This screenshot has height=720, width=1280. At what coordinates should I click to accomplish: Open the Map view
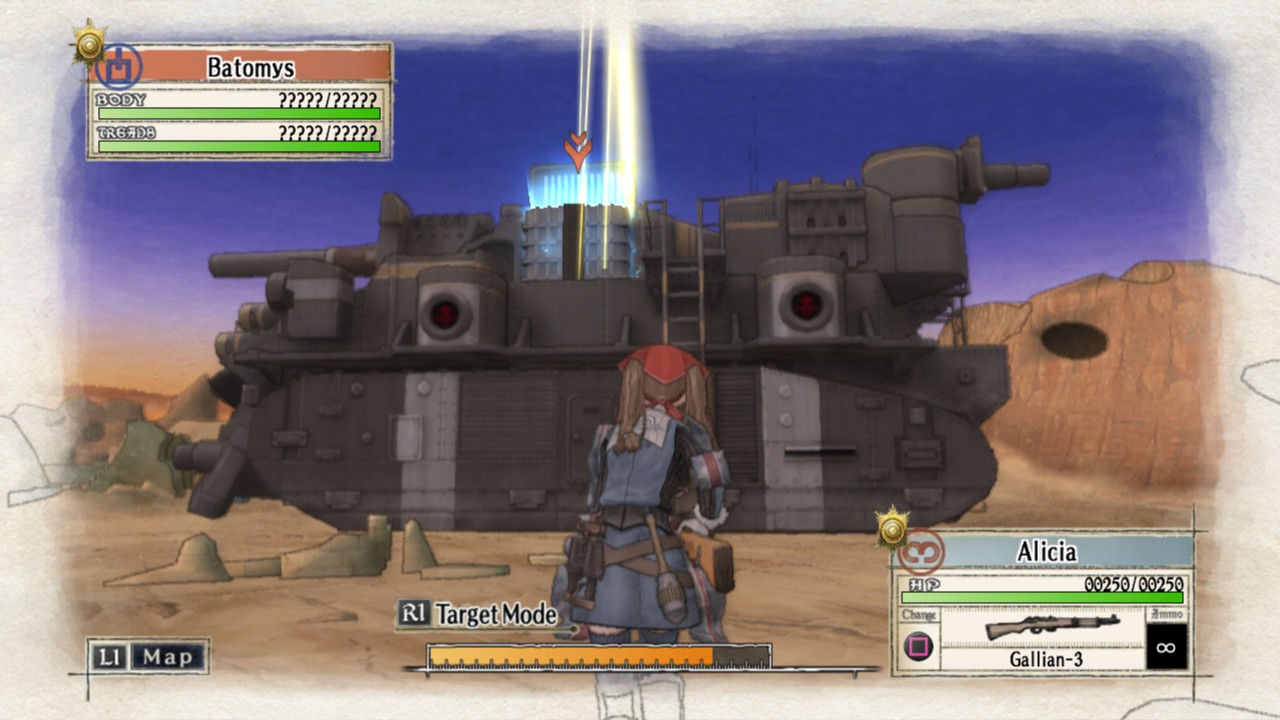coord(148,657)
